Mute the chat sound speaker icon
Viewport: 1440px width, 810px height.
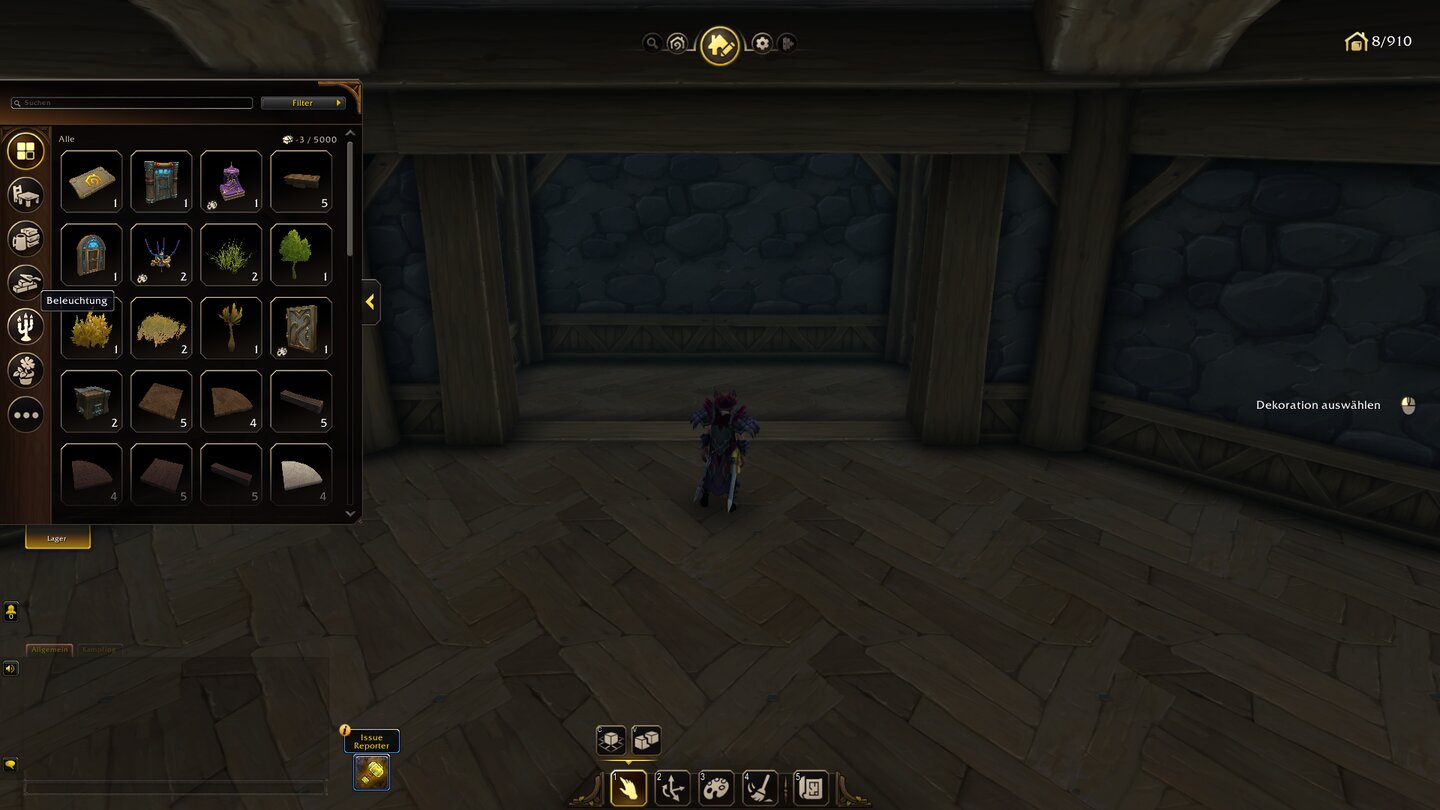coord(10,668)
